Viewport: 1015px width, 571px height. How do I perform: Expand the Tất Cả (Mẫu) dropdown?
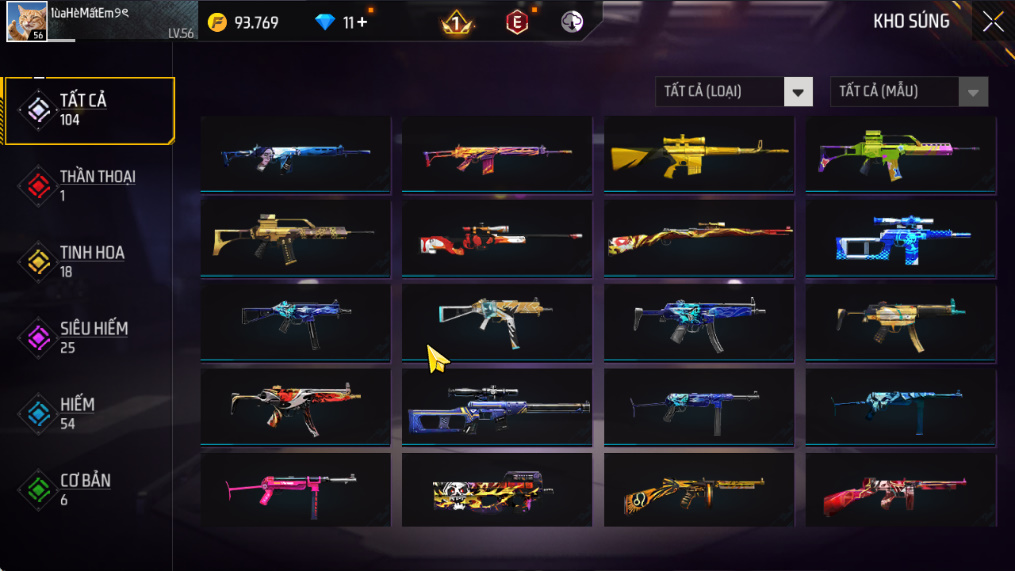pos(908,92)
